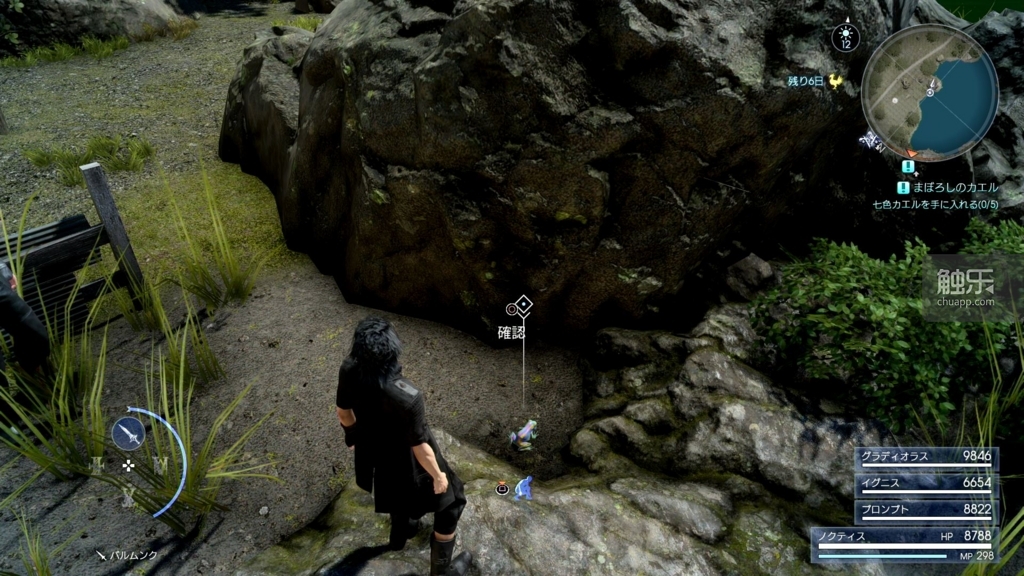Select the sun time-of-day icon
Screen dimensions: 1024x576
(x=845, y=37)
